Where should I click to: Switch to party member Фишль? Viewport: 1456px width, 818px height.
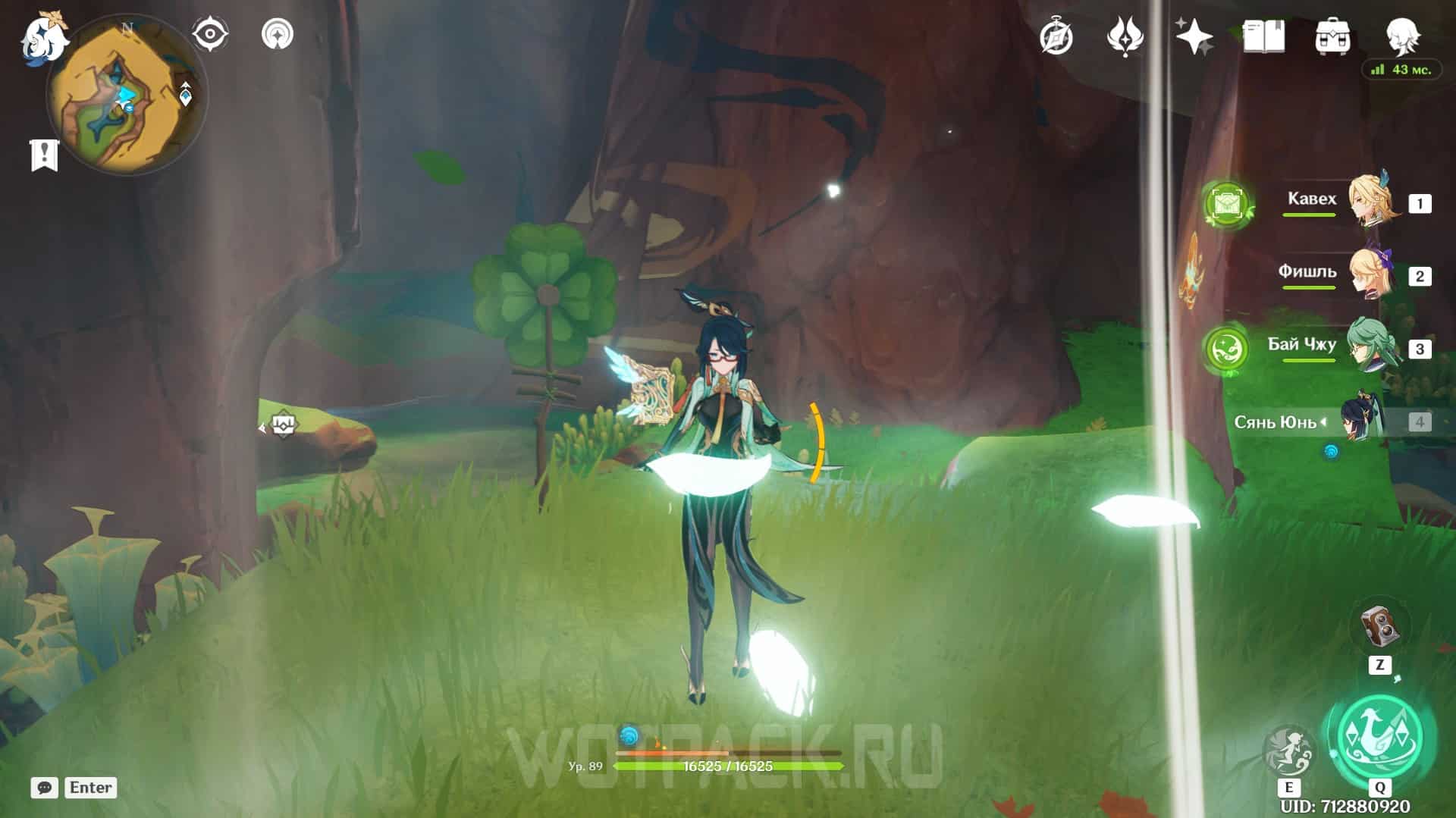(x=1371, y=274)
